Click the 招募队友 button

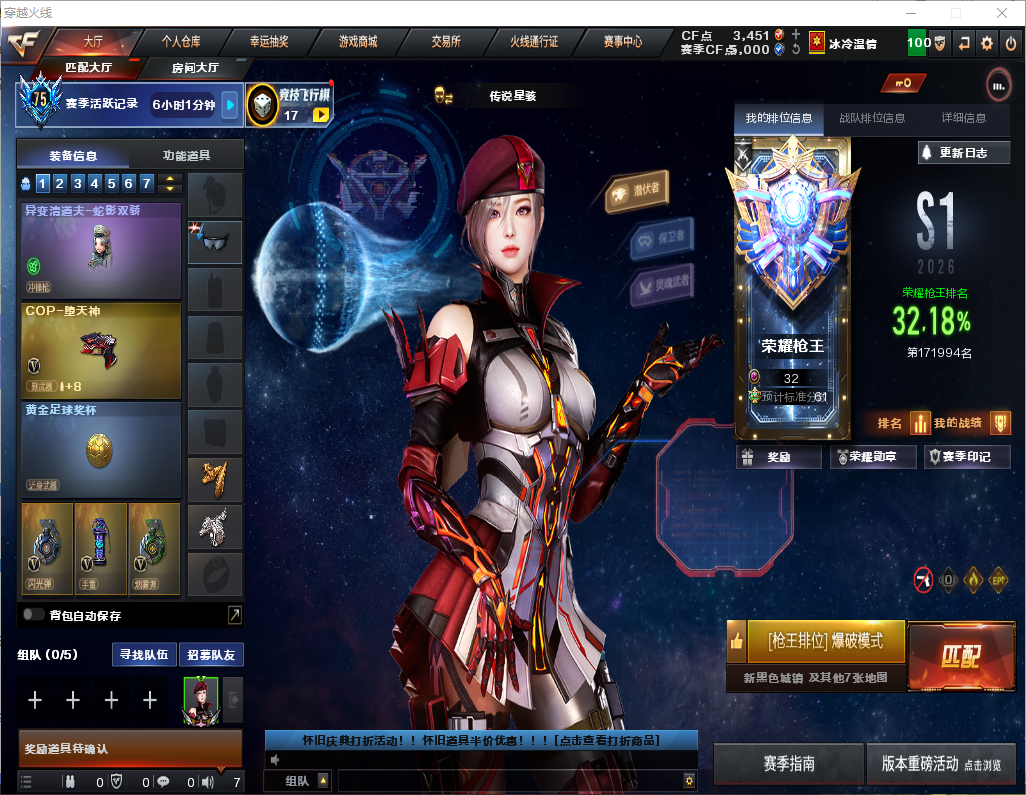[211, 655]
